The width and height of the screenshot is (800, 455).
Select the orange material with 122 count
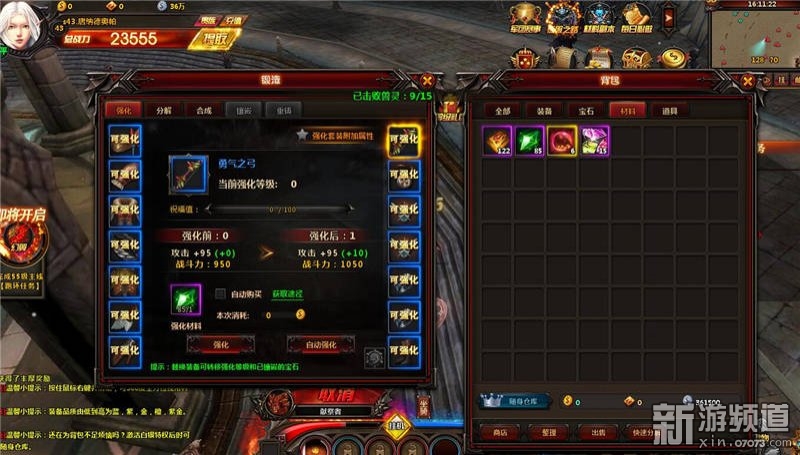coord(497,141)
